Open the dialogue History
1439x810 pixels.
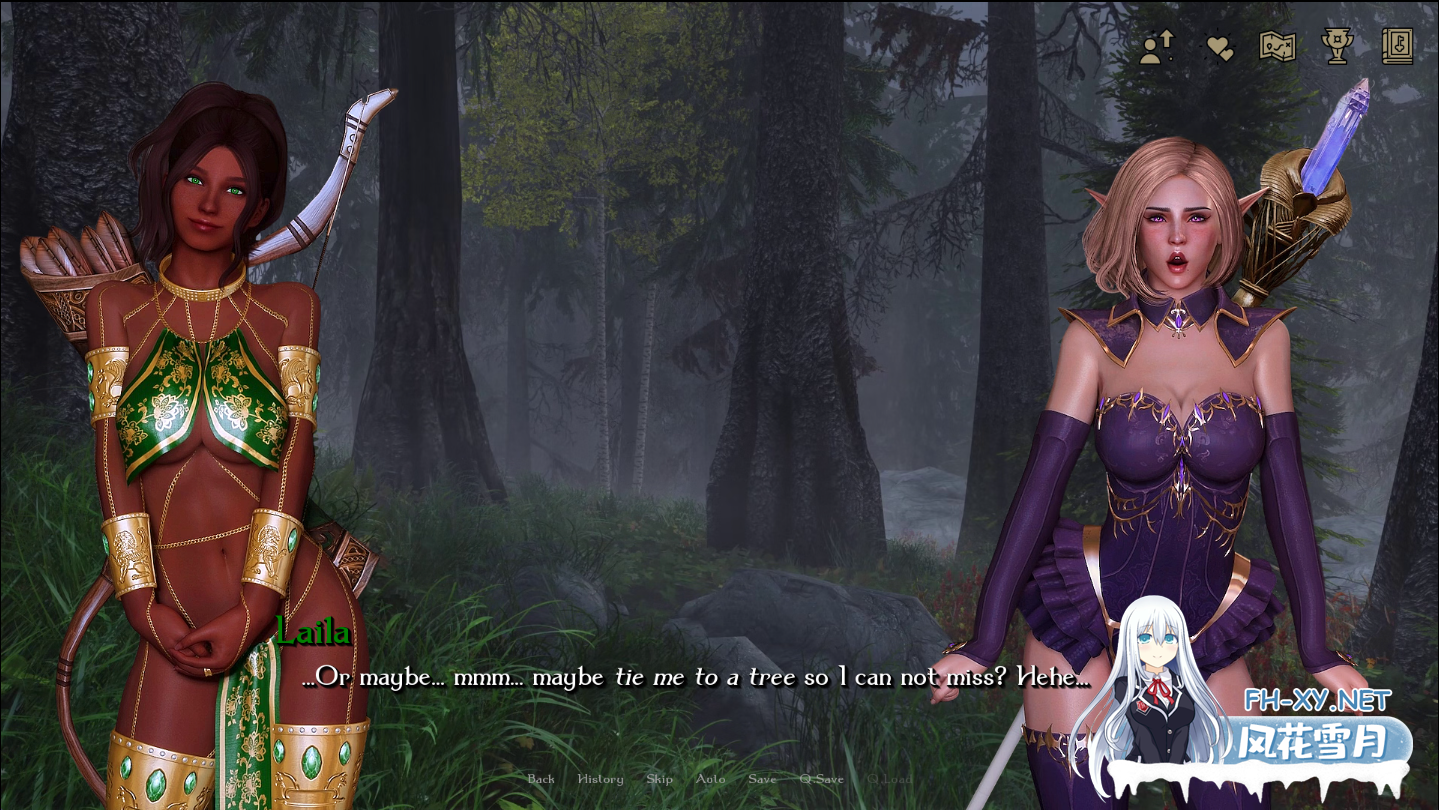pyautogui.click(x=600, y=779)
